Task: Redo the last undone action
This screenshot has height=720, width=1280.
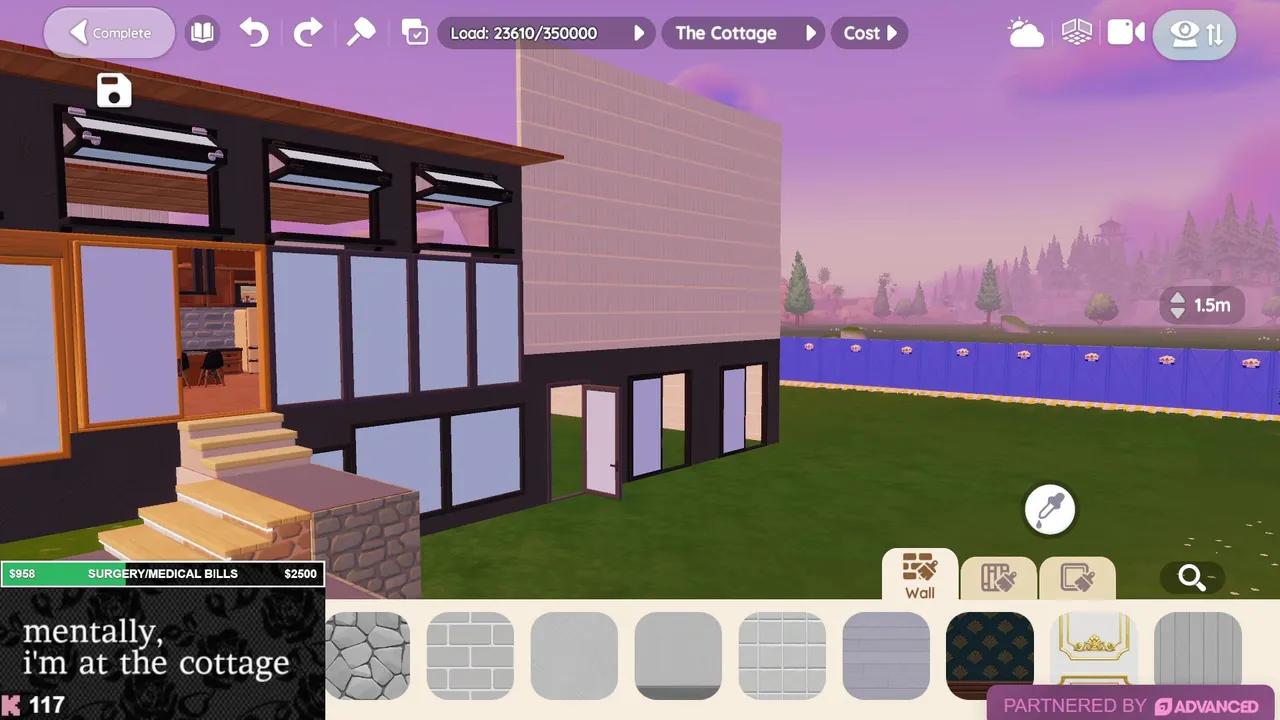Action: (307, 32)
